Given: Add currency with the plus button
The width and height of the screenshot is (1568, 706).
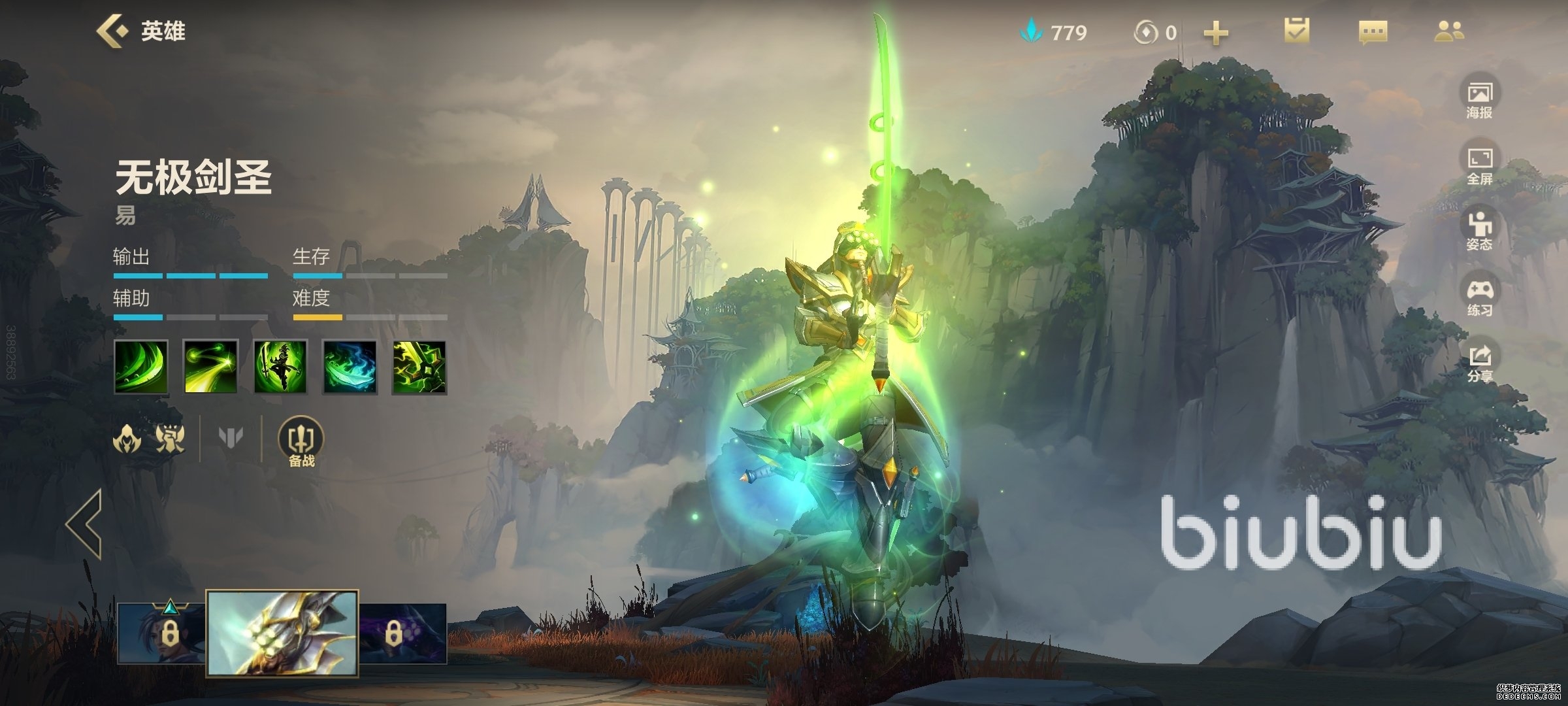Looking at the screenshot, I should click(x=1216, y=33).
